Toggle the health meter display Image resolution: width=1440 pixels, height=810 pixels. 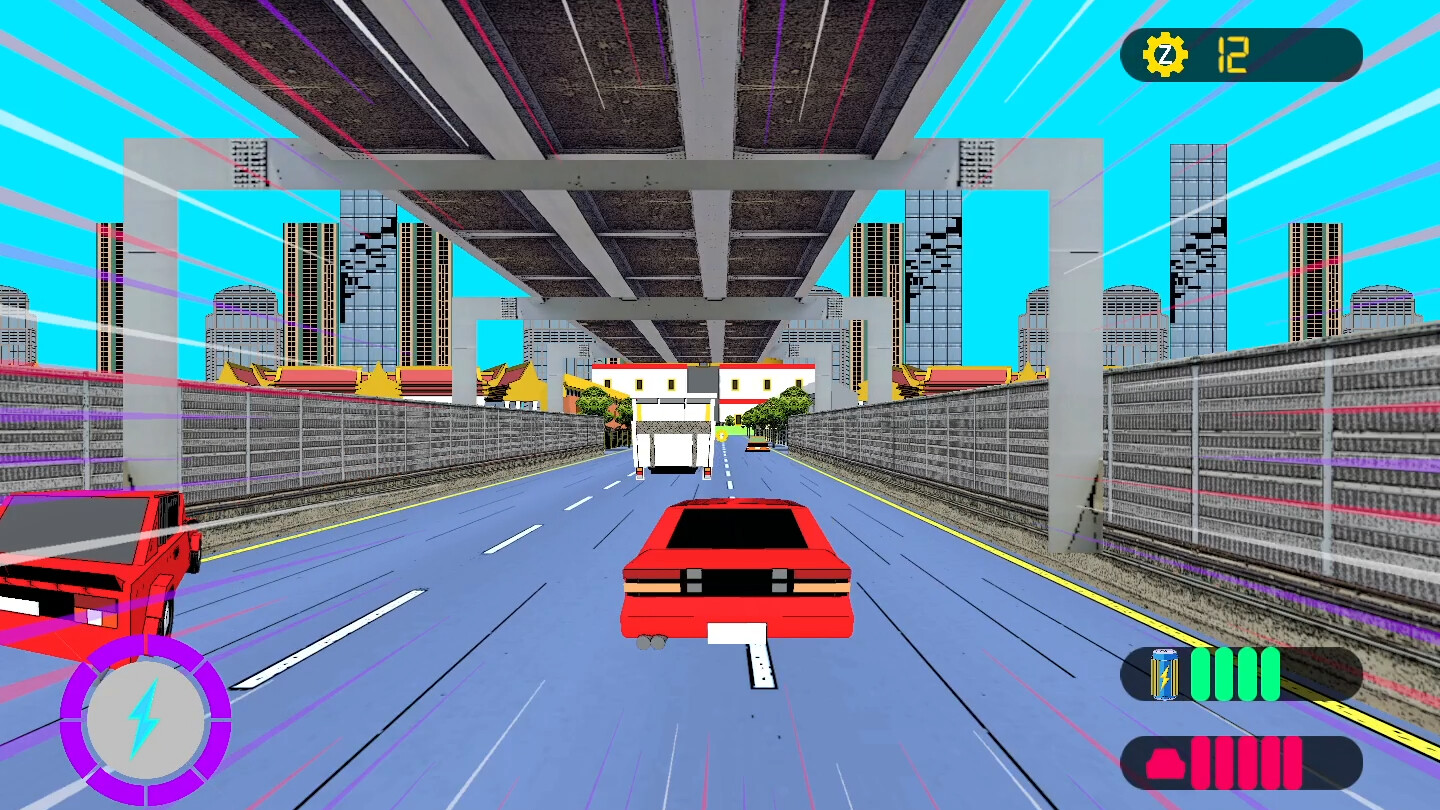pyautogui.click(x=1240, y=760)
